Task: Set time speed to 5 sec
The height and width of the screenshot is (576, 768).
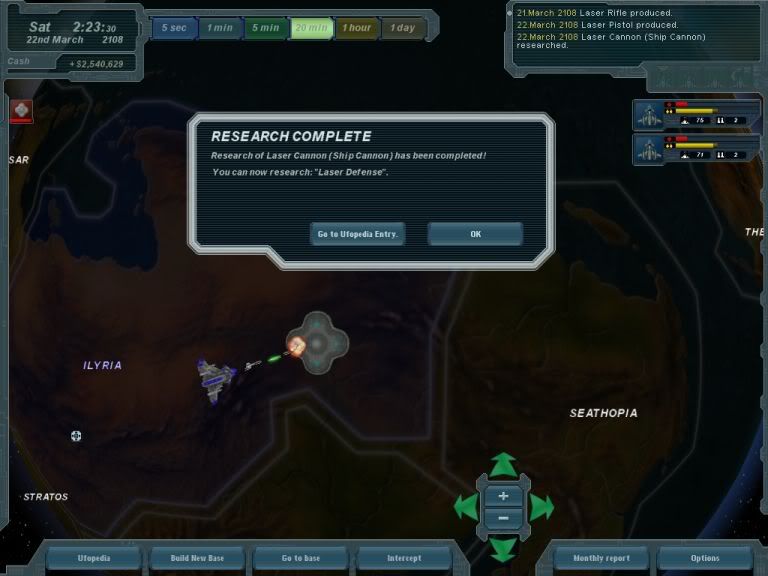Action: coord(173,28)
